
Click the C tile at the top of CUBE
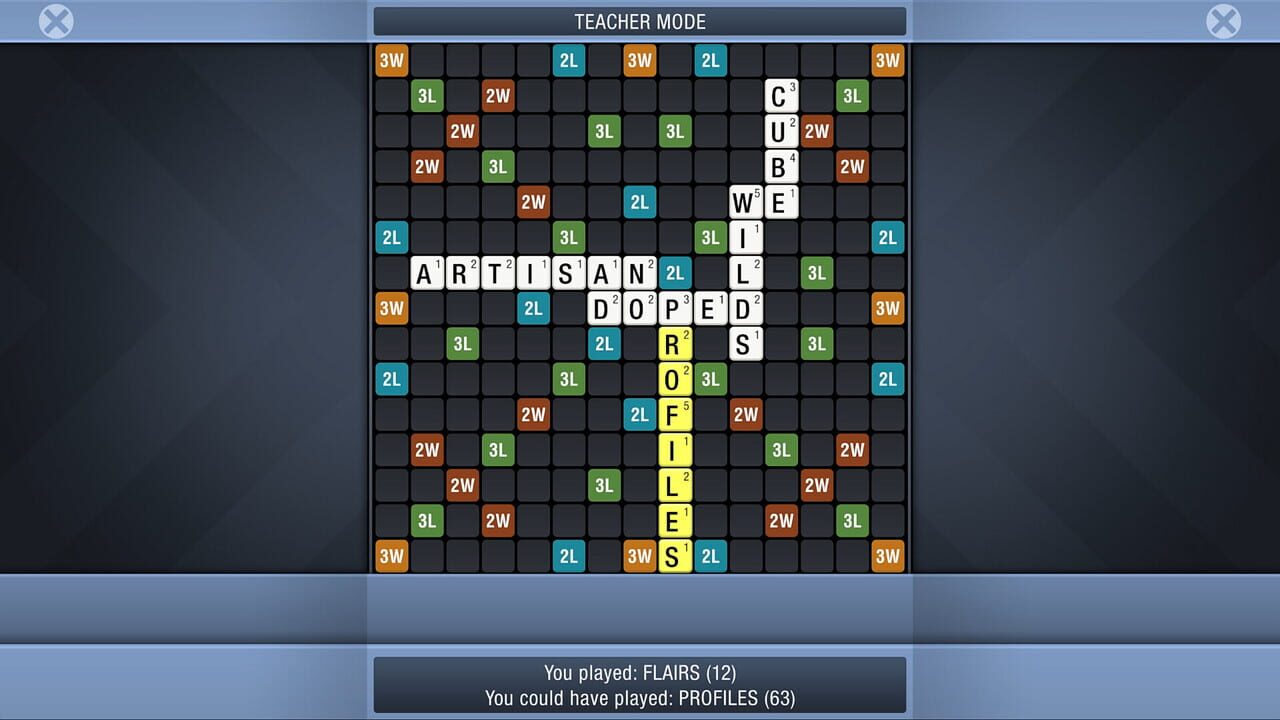pos(781,96)
